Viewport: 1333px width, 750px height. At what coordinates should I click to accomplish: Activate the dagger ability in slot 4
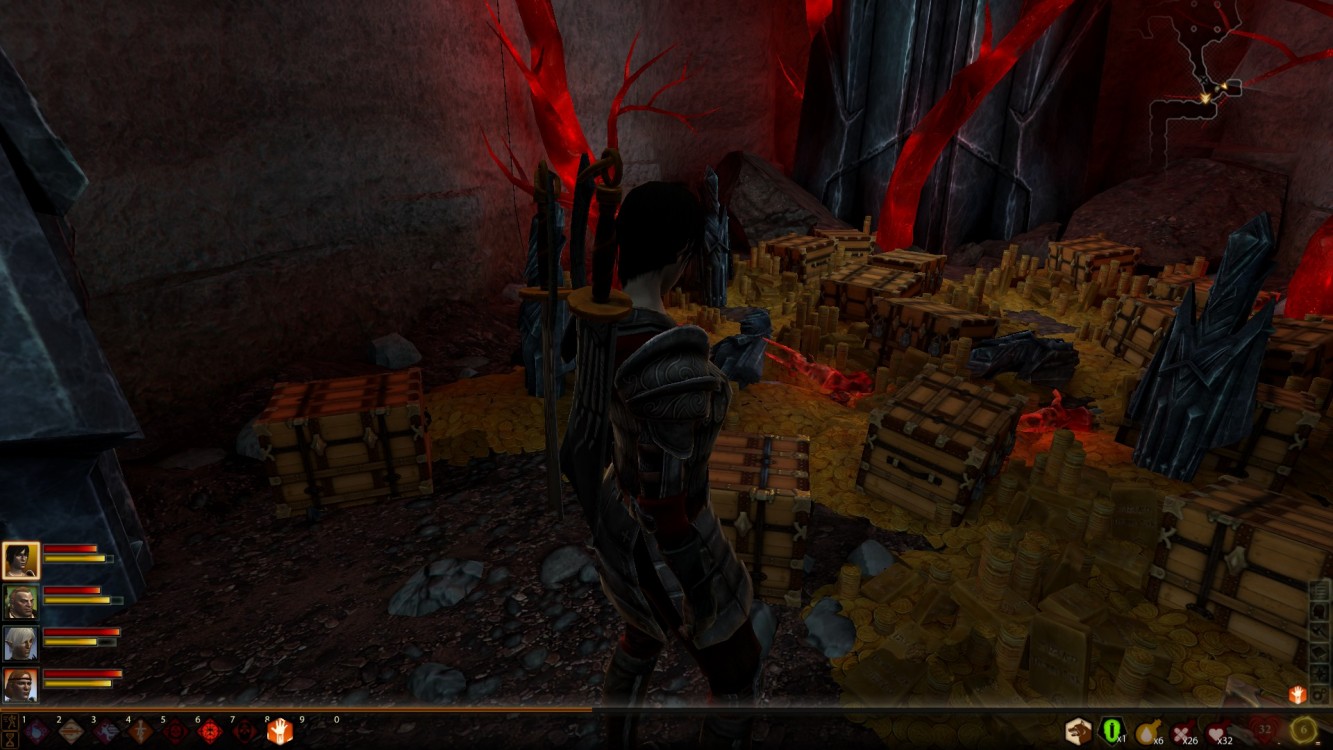coord(140,732)
